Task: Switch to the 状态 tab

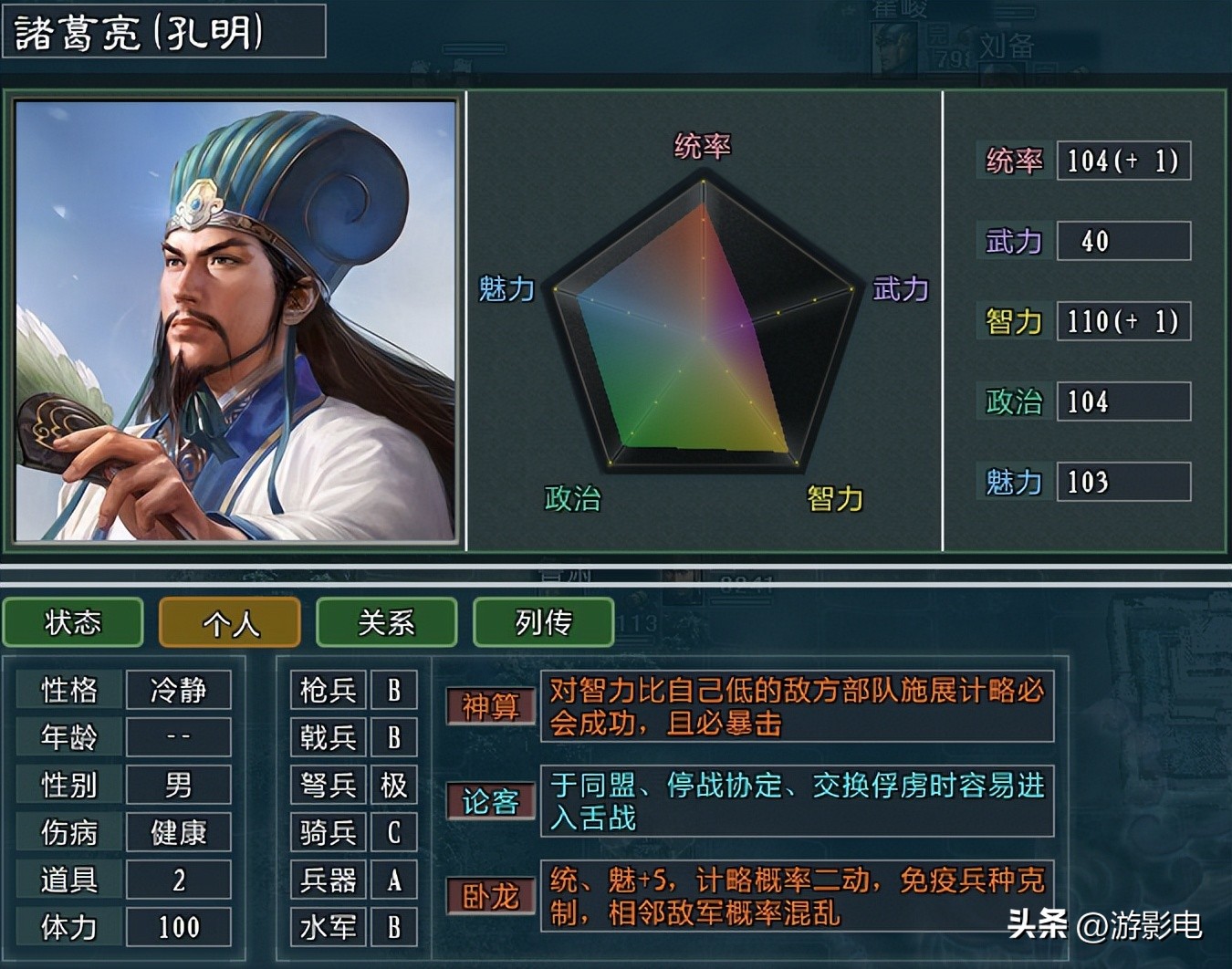Action: 72,622
